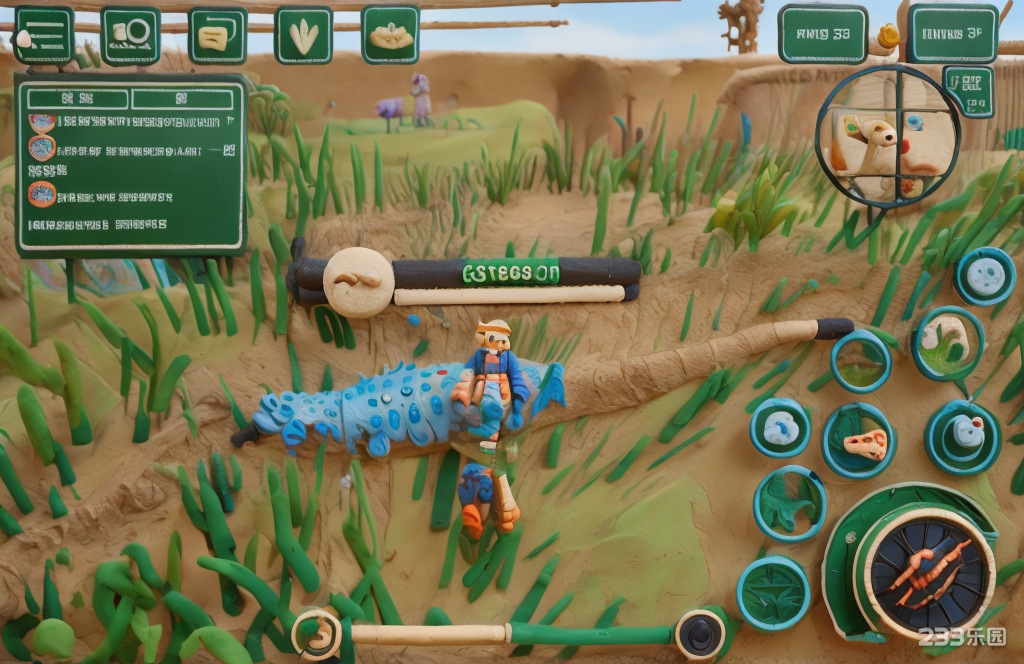Select the sprout plant icon button
1024x664 pixels.
(303, 36)
